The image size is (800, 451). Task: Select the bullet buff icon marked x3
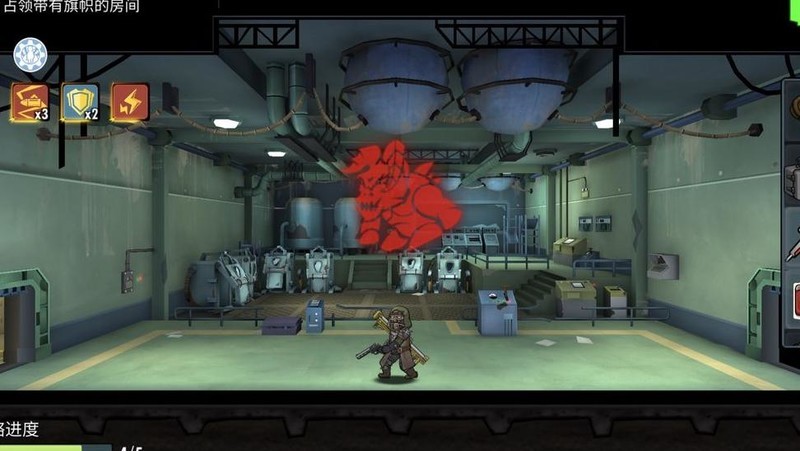click(x=29, y=101)
